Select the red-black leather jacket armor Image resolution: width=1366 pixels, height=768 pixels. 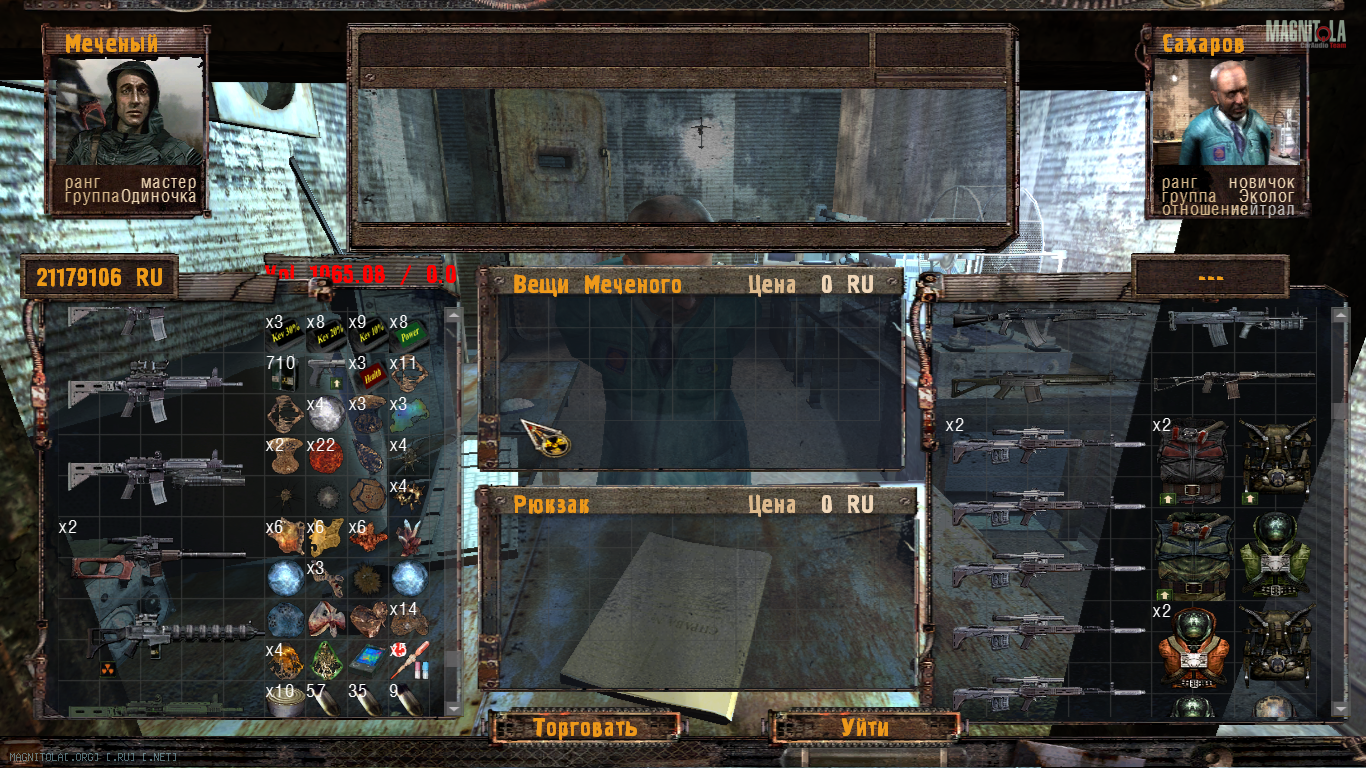click(1192, 462)
